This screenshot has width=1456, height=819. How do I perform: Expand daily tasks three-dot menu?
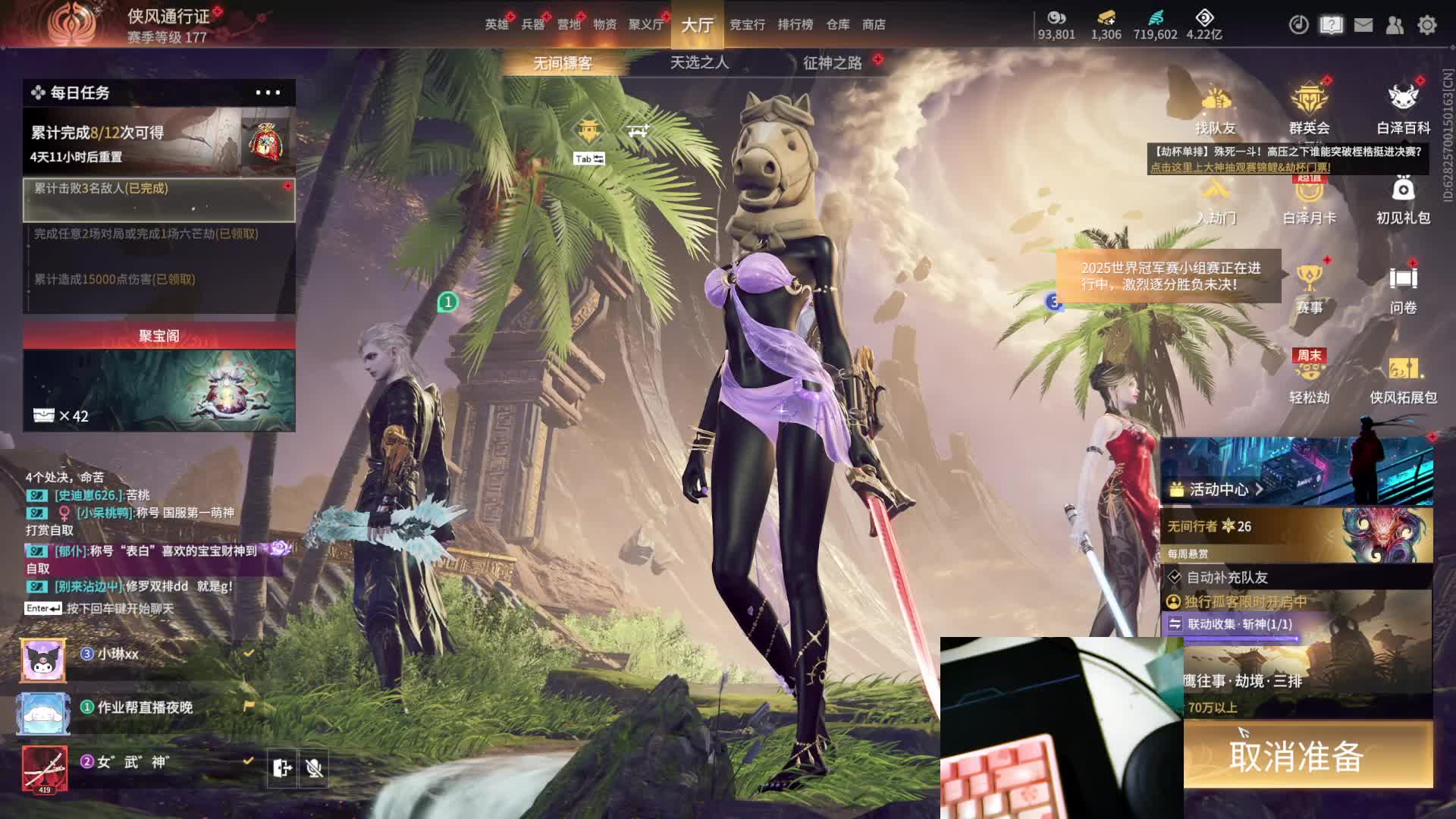(268, 93)
